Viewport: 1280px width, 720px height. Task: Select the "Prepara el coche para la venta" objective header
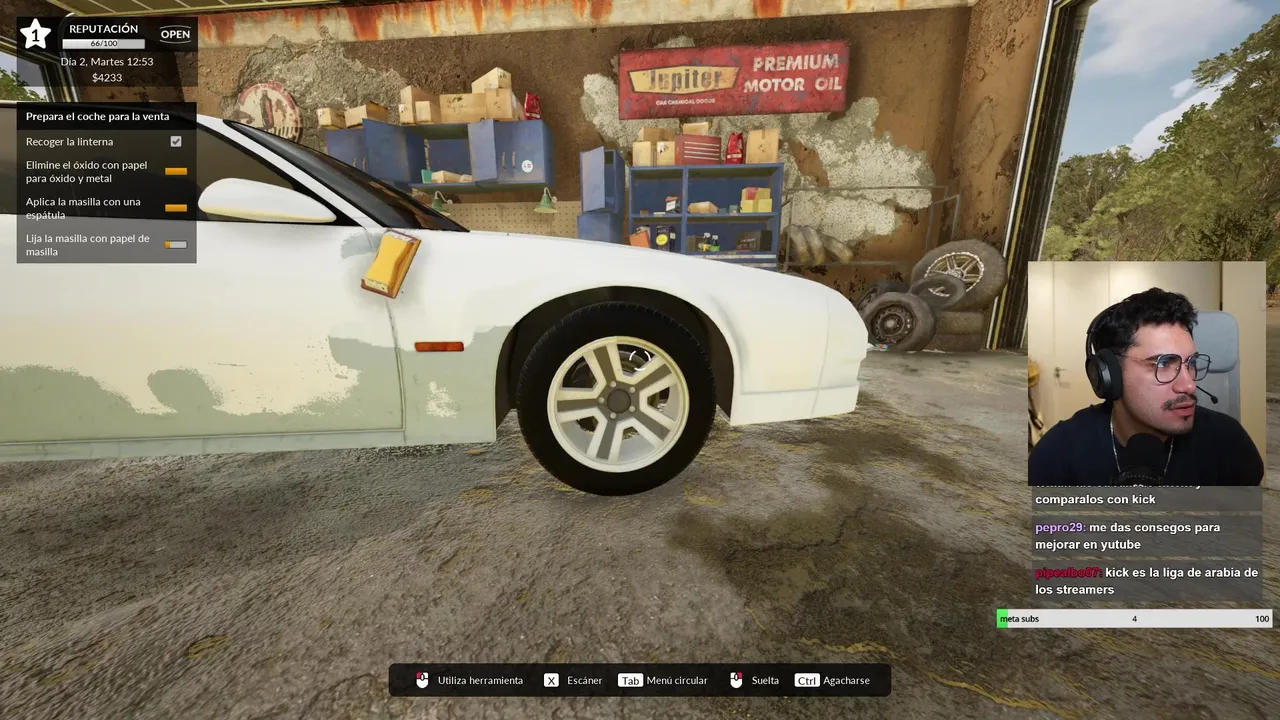coord(98,116)
